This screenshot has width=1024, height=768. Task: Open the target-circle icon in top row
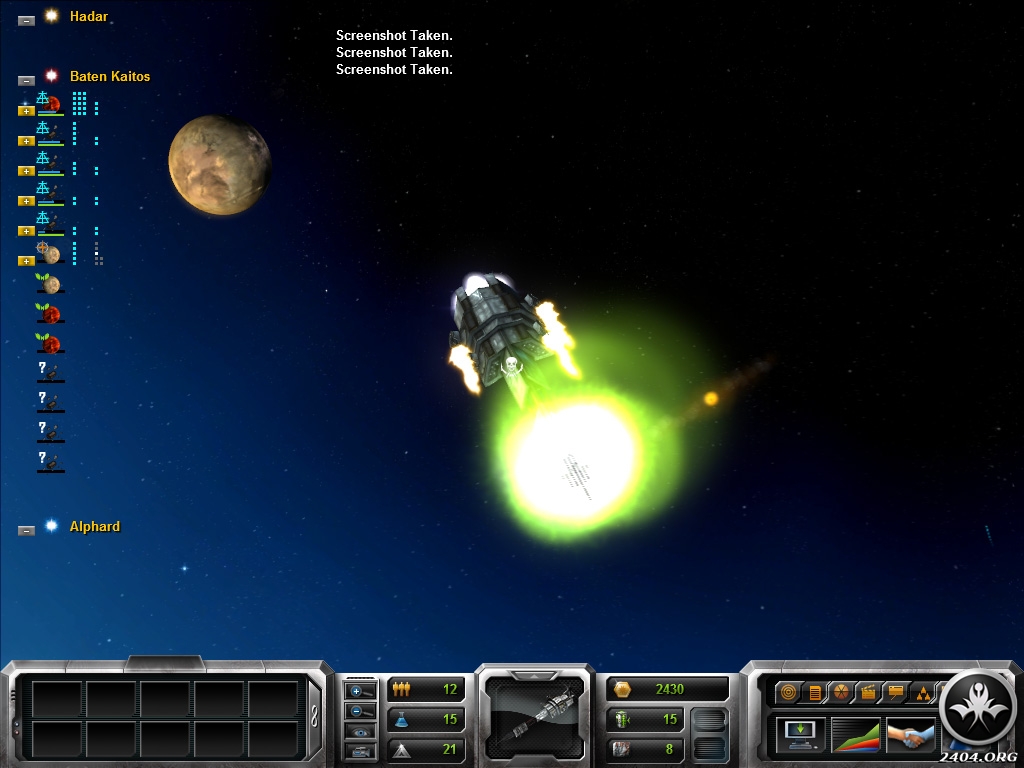pos(788,691)
